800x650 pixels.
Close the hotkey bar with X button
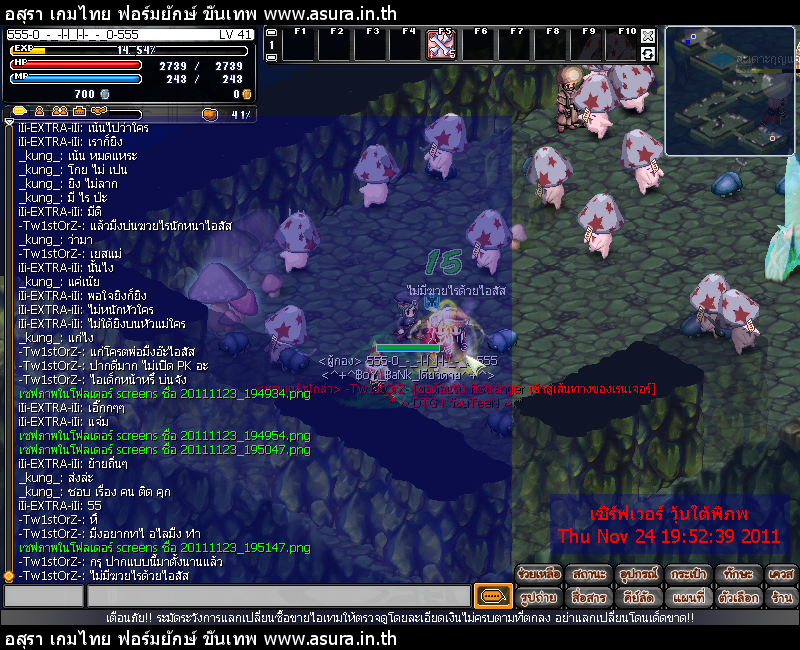[648, 36]
